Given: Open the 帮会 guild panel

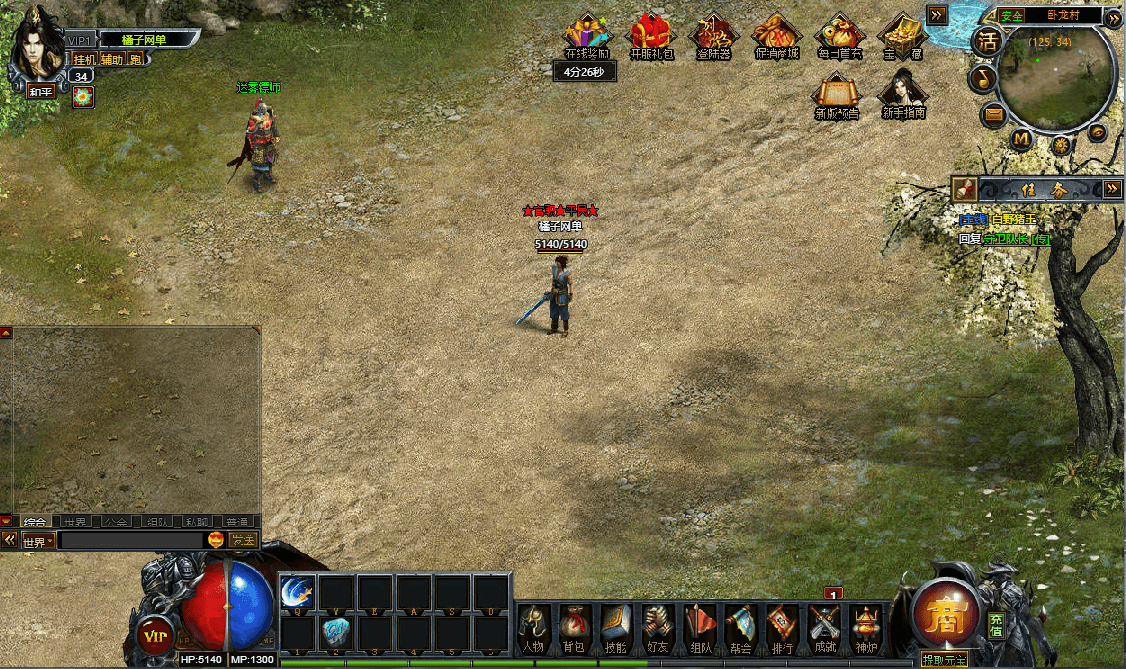Looking at the screenshot, I should tap(741, 626).
